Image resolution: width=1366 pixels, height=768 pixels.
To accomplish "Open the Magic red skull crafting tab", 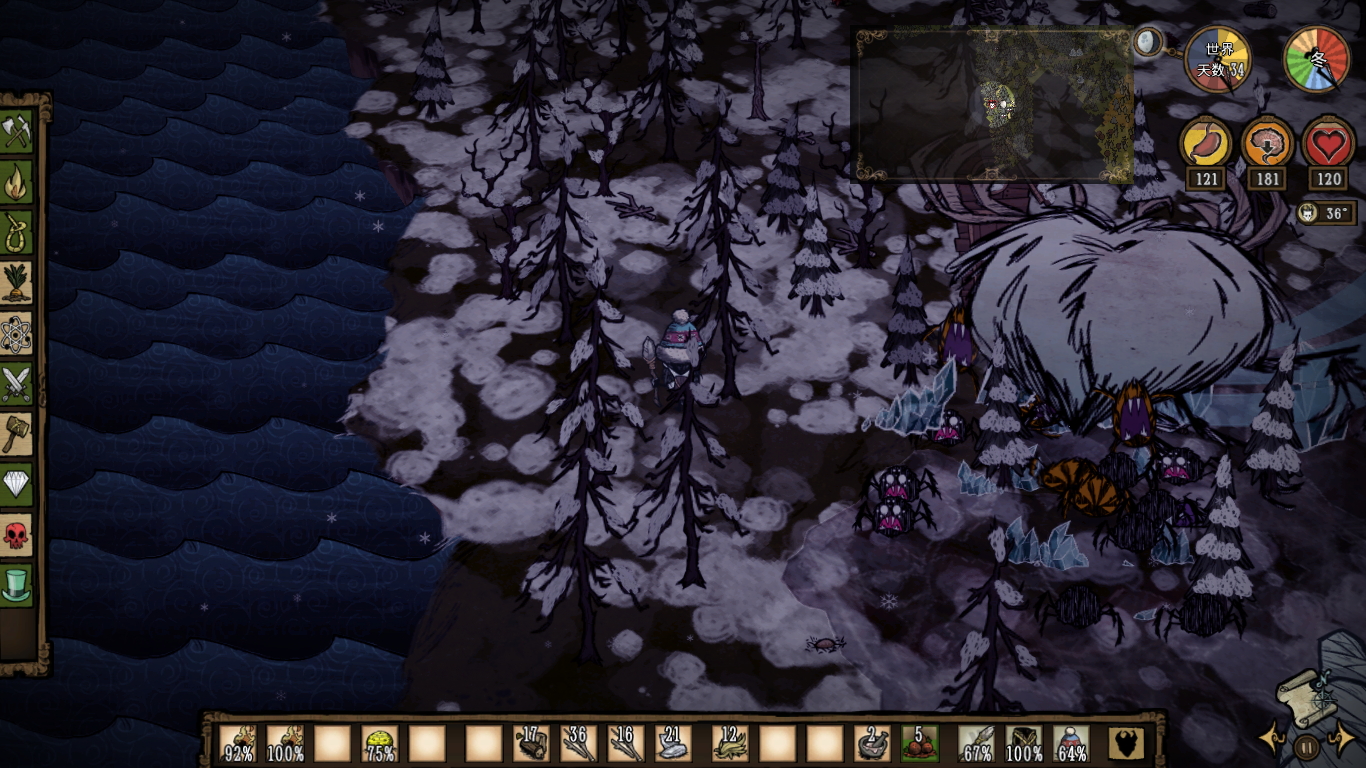I will click(x=17, y=535).
